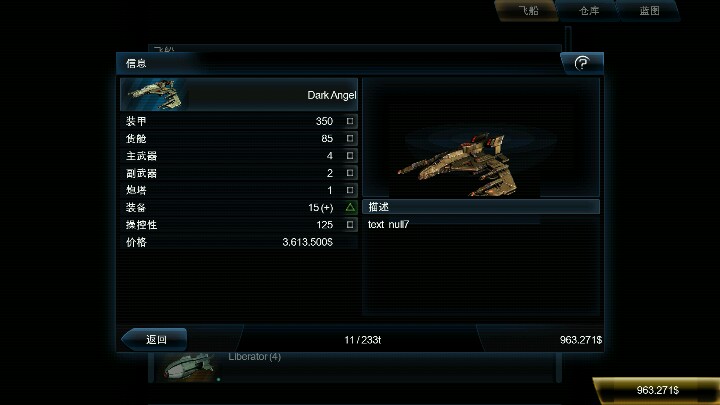Toggle the square beside 主武器 4

[x=350, y=156]
